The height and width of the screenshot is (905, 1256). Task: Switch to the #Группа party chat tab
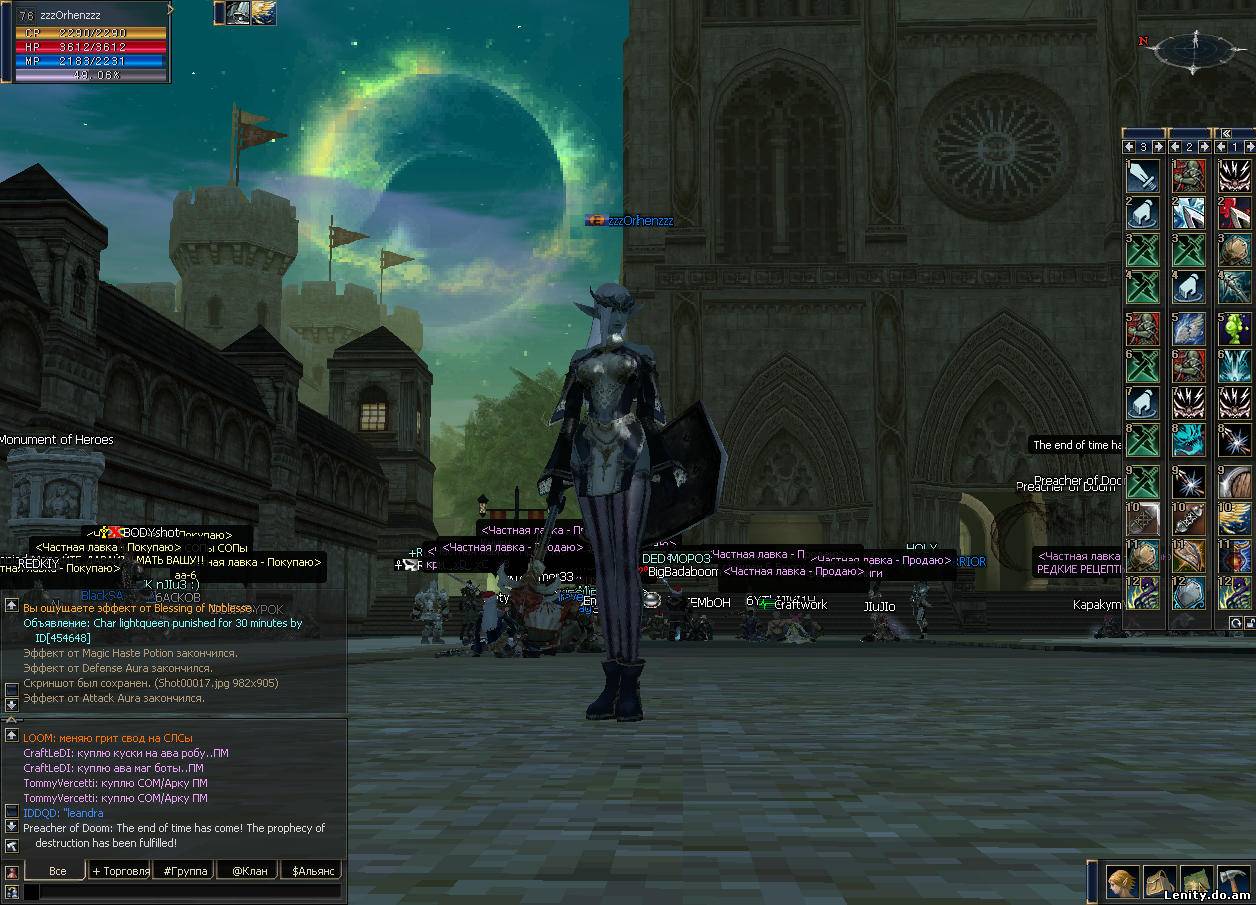[185, 871]
